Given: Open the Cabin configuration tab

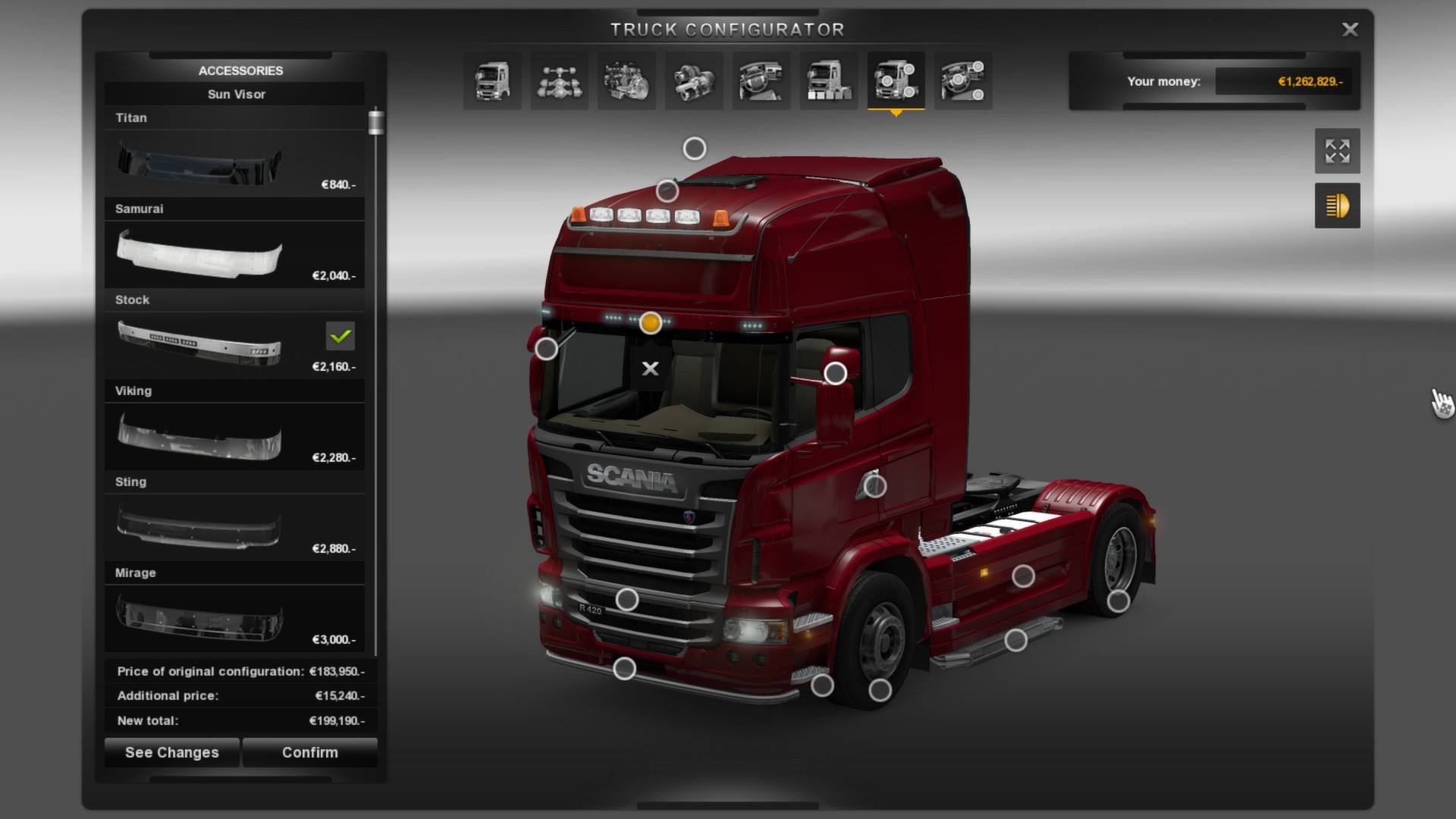Looking at the screenshot, I should (491, 81).
